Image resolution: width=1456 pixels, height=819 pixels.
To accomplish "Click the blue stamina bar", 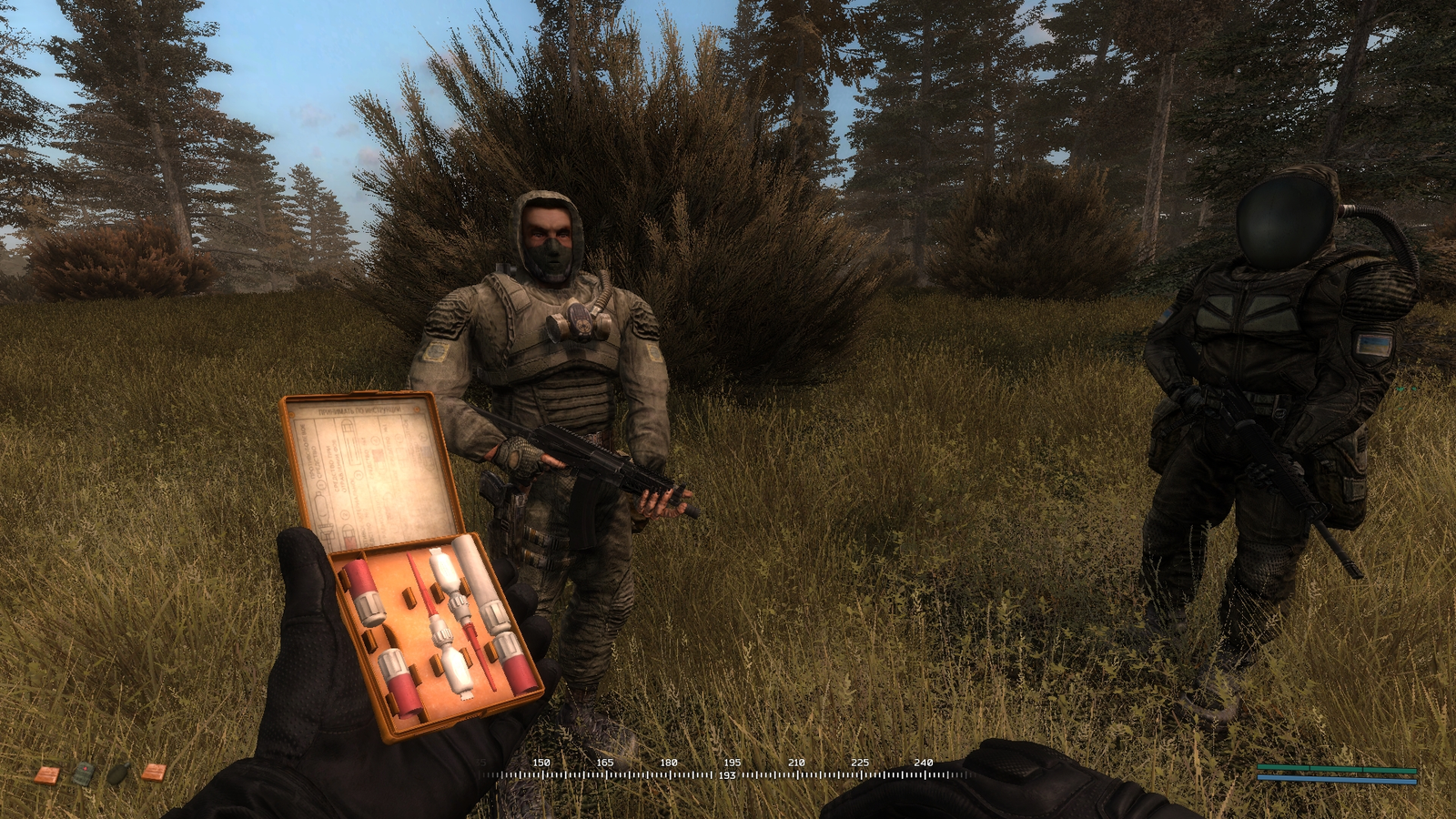I will (1338, 779).
